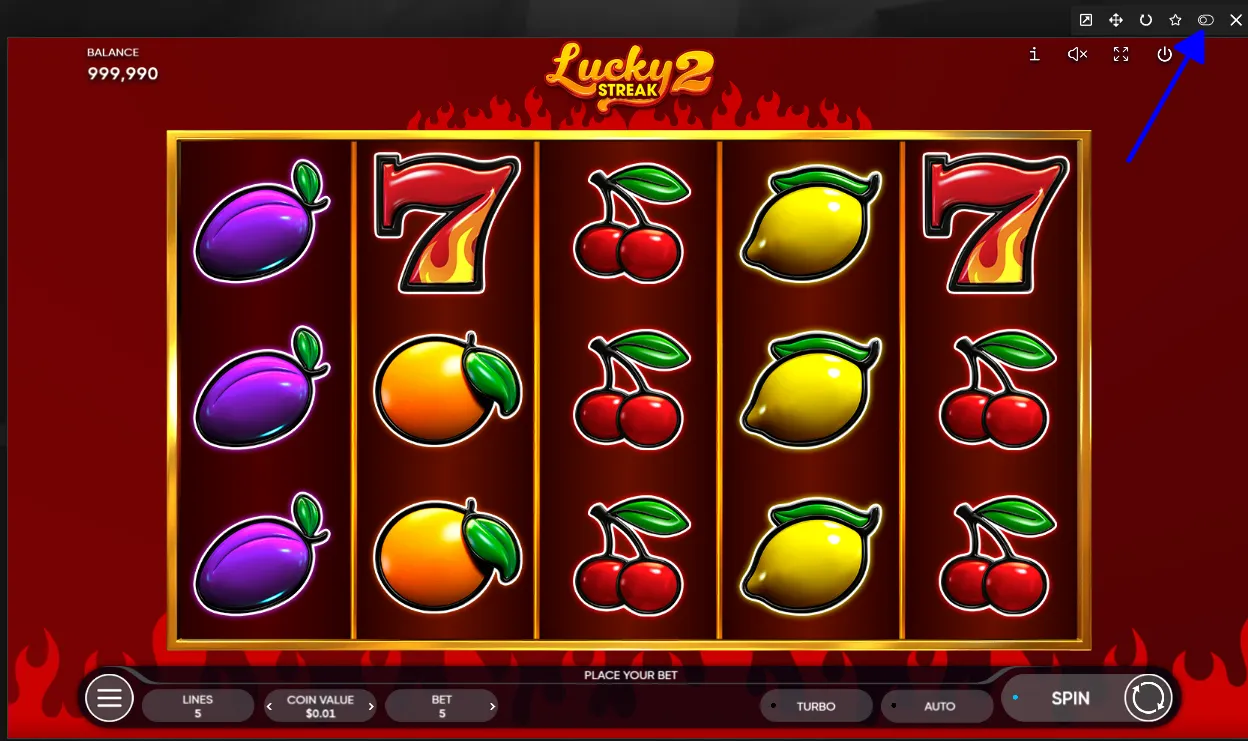Close the game overlay window
The height and width of the screenshot is (741, 1248).
[x=1234, y=20]
